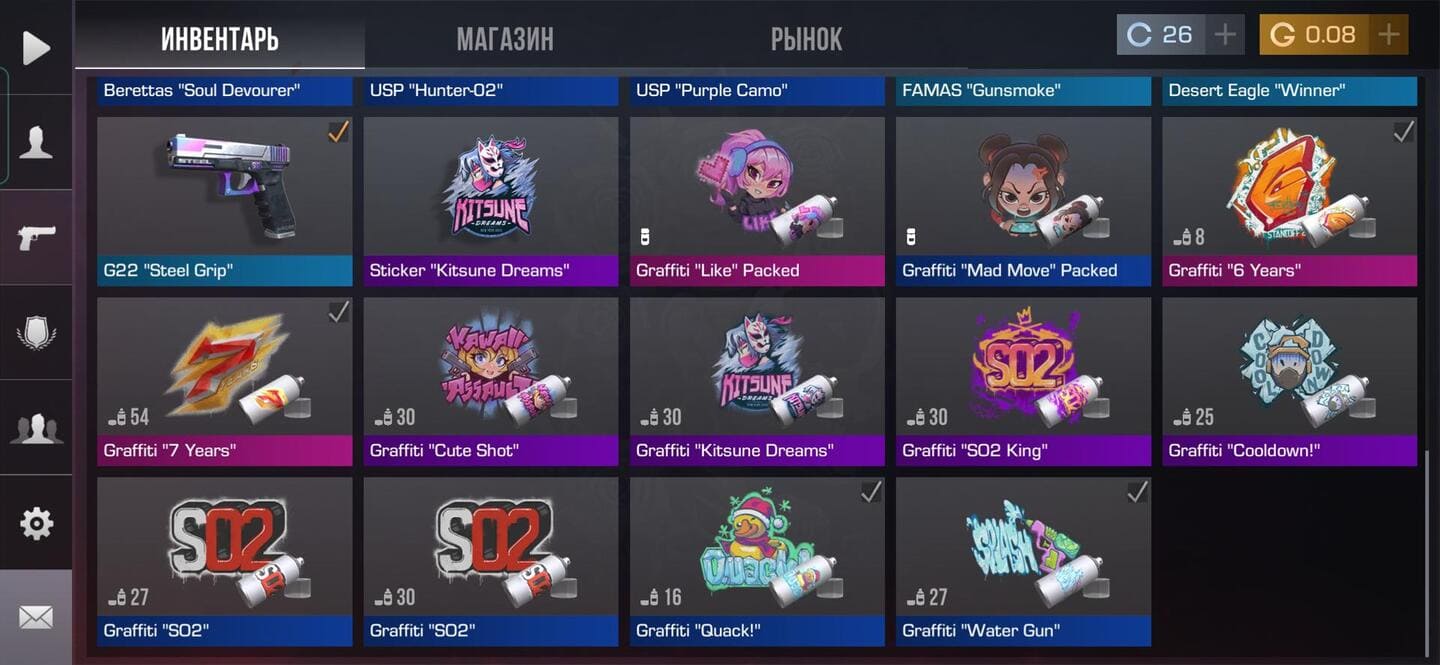
Task: Open the Рынок tab
Action: 806,39
